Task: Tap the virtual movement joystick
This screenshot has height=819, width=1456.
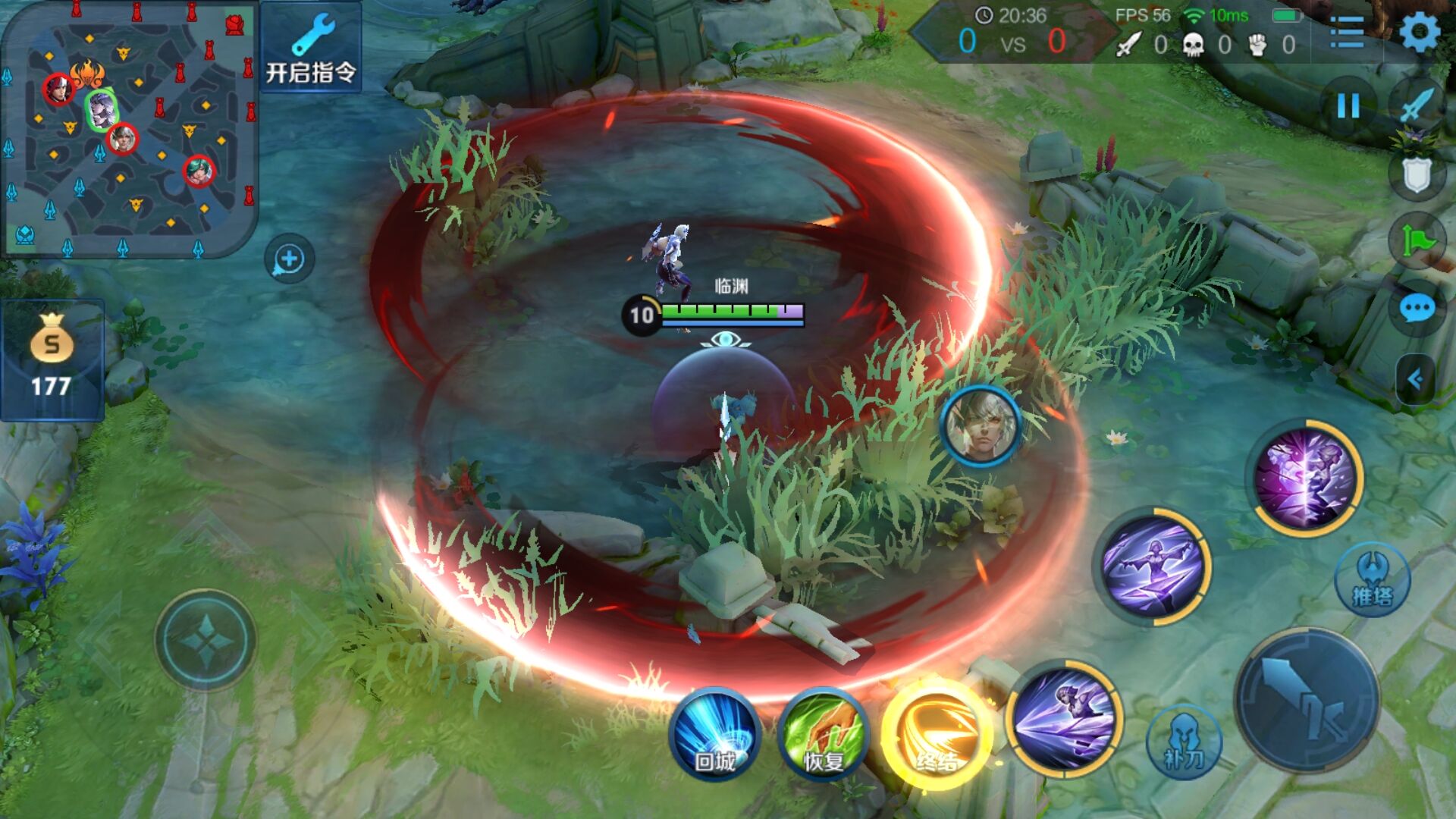Action: point(206,642)
